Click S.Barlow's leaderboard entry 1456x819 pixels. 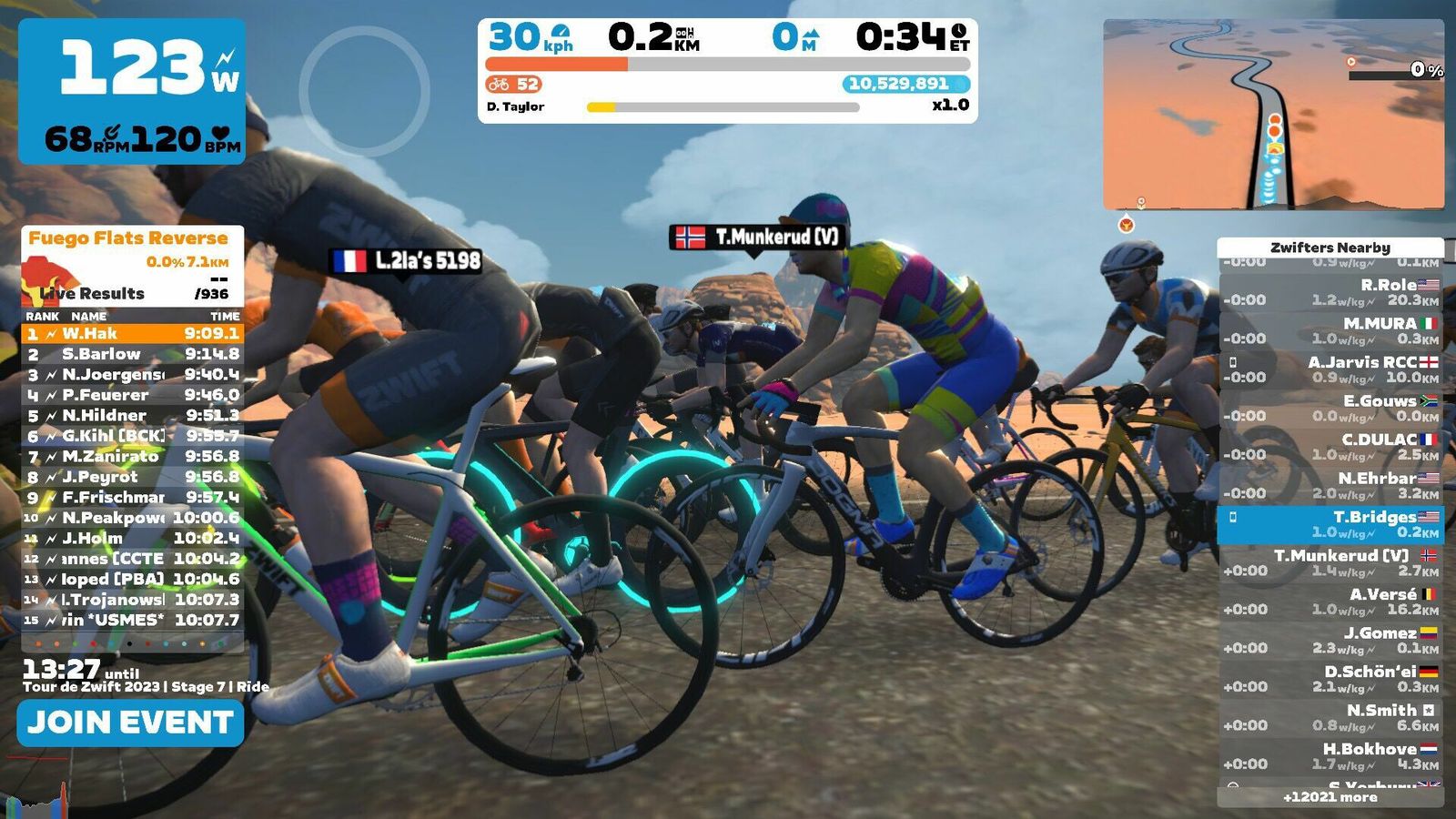[132, 354]
